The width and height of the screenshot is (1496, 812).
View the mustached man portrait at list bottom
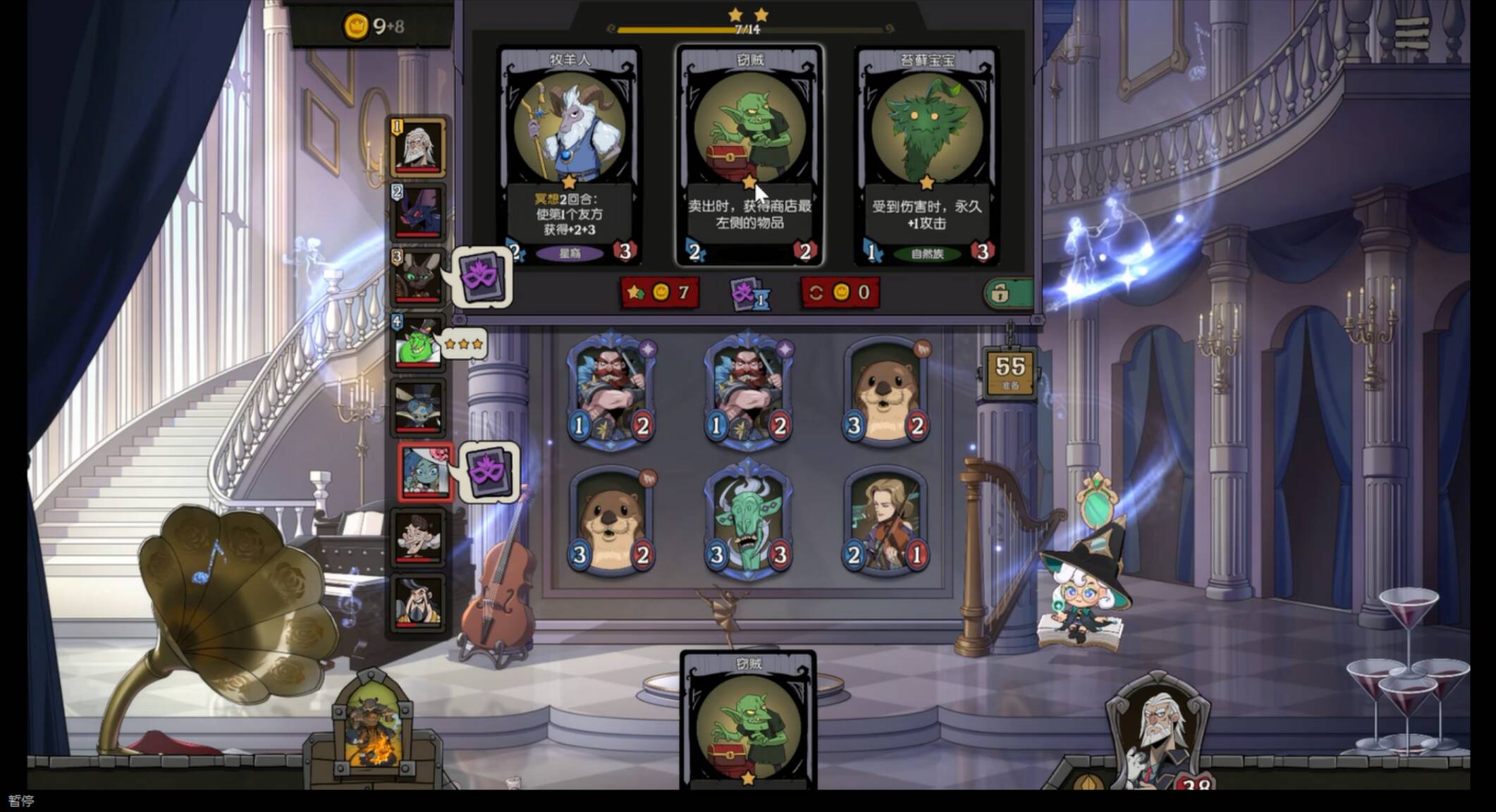[x=418, y=601]
